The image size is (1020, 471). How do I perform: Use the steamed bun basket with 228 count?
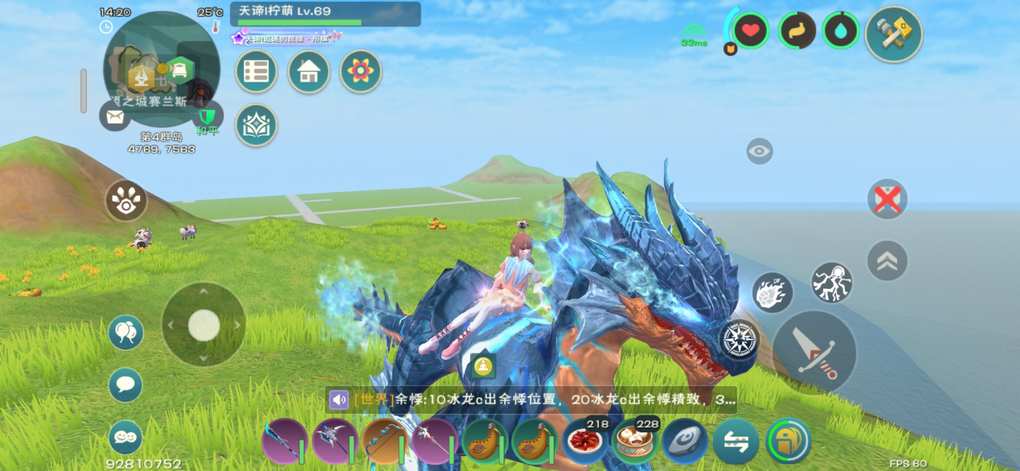coord(635,440)
